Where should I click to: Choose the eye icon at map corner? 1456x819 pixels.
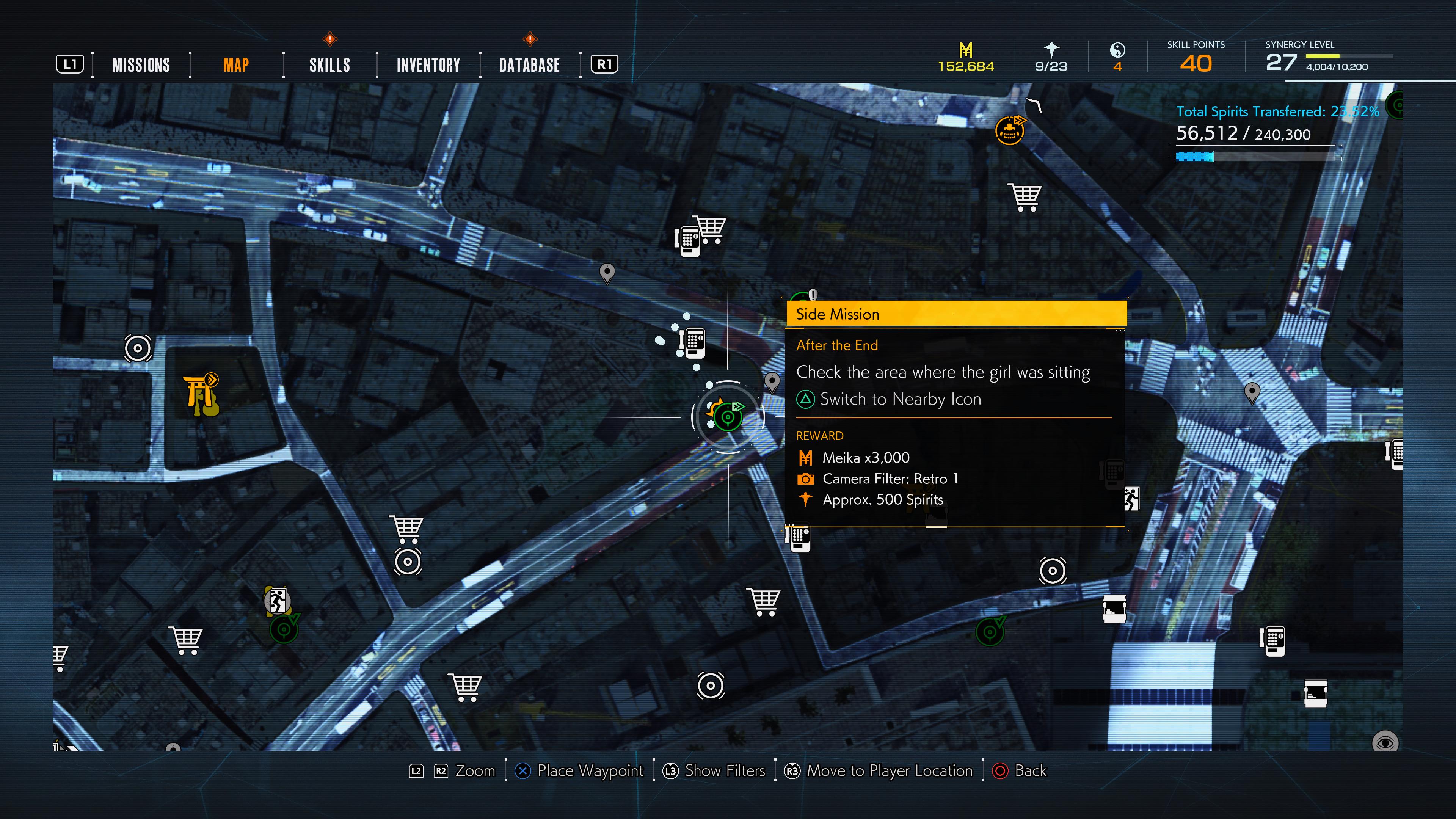[1385, 741]
